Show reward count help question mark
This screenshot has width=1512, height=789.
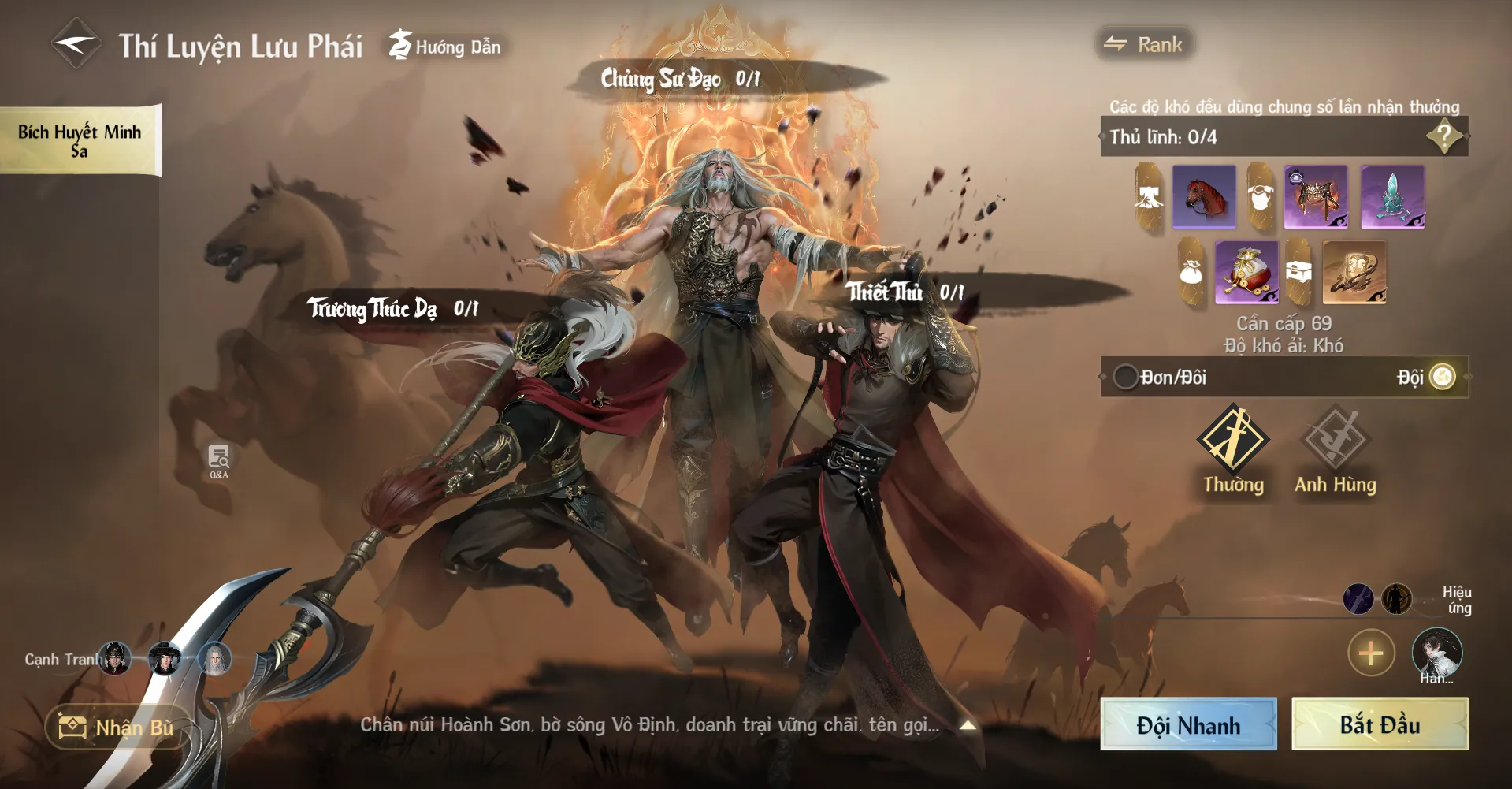pyautogui.click(x=1443, y=137)
